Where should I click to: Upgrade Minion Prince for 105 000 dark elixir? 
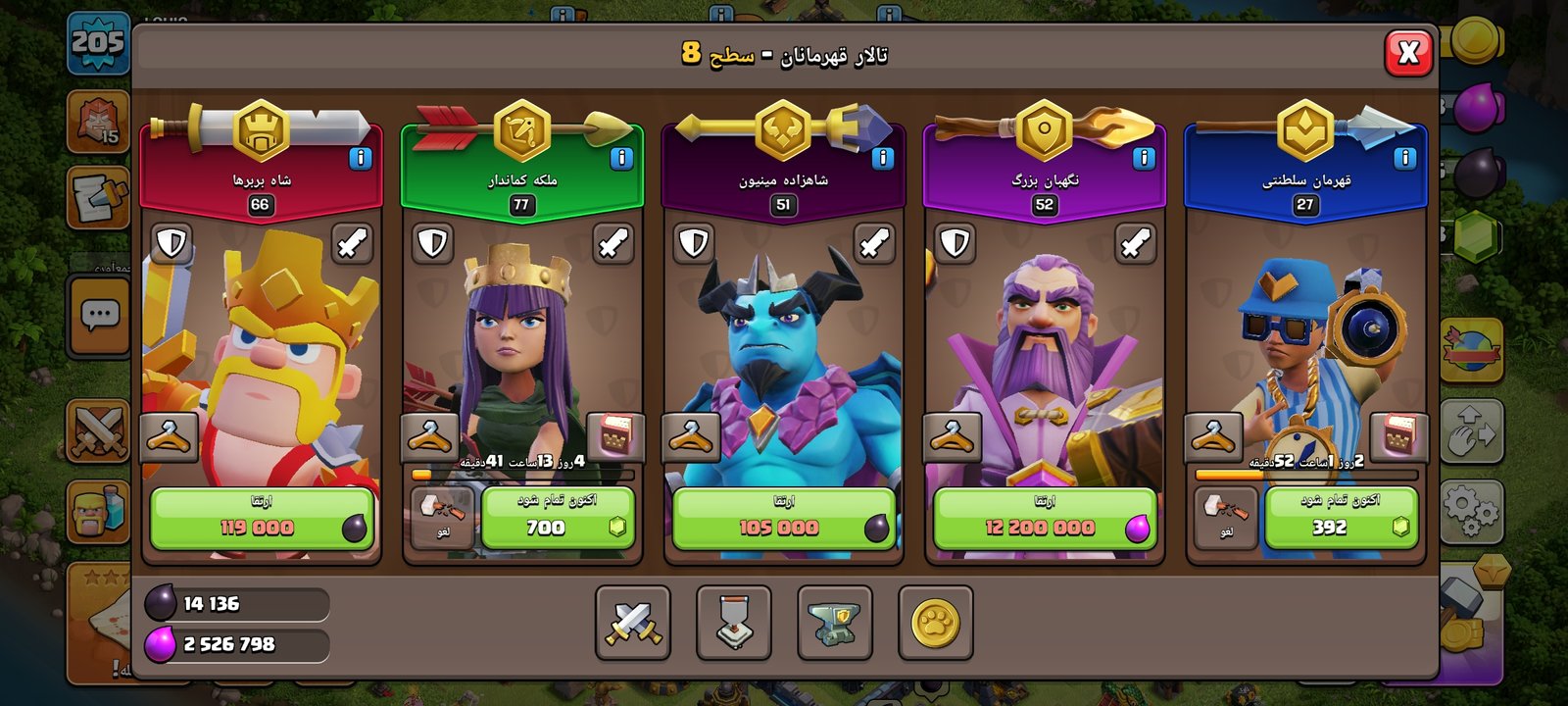click(x=783, y=519)
